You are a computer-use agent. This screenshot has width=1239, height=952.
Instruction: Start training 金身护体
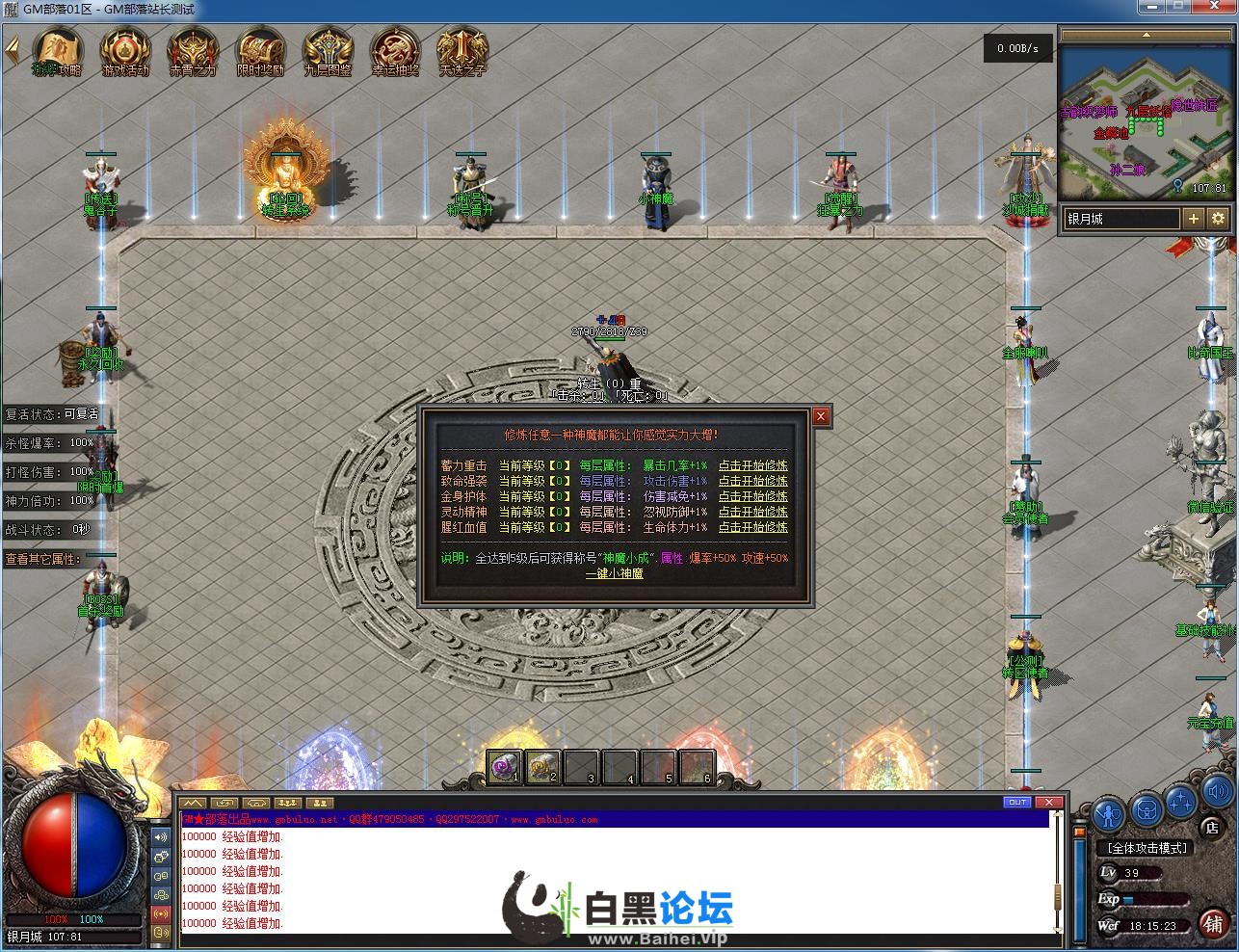(752, 496)
